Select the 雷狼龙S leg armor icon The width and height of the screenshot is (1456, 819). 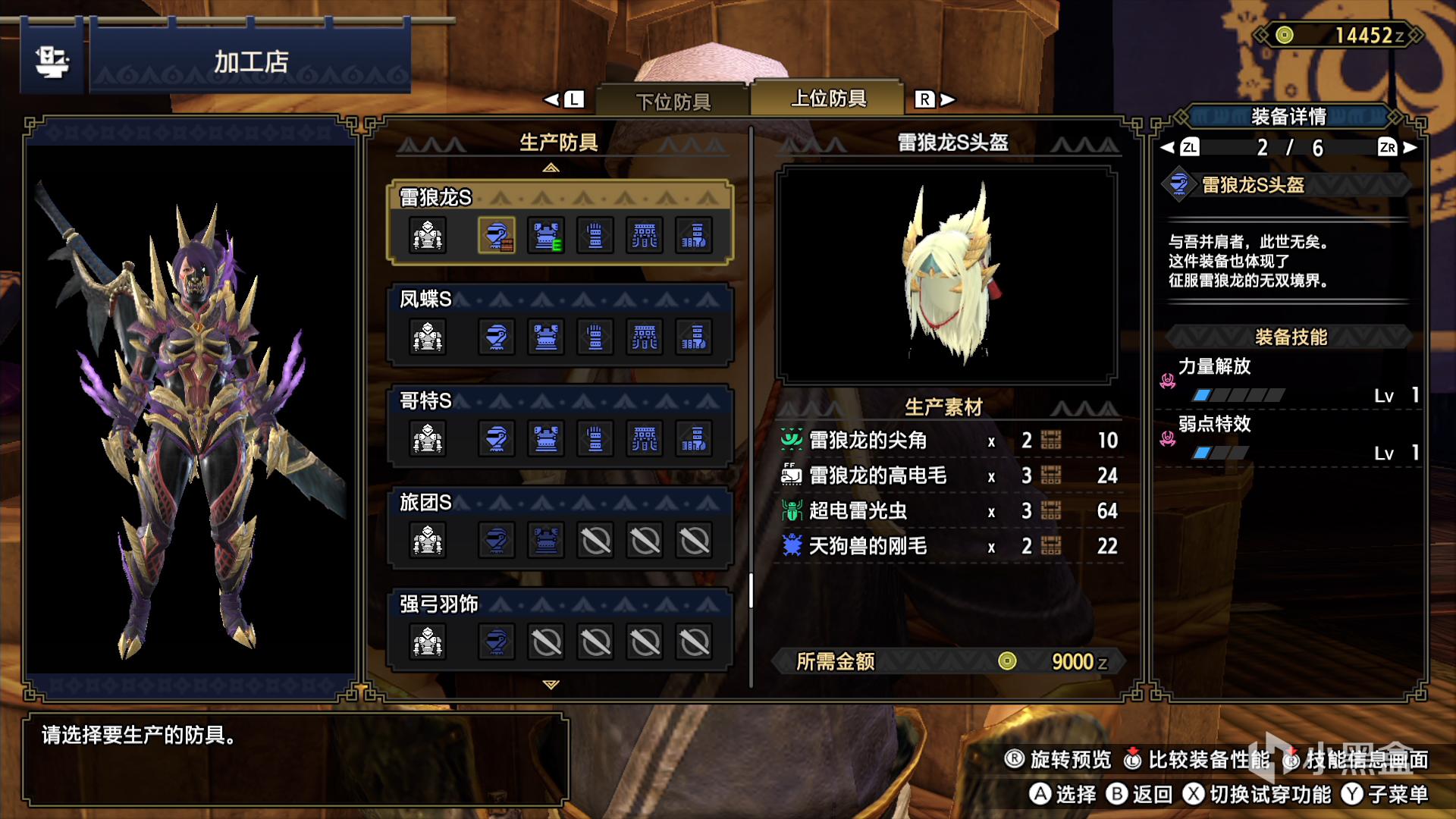[693, 235]
